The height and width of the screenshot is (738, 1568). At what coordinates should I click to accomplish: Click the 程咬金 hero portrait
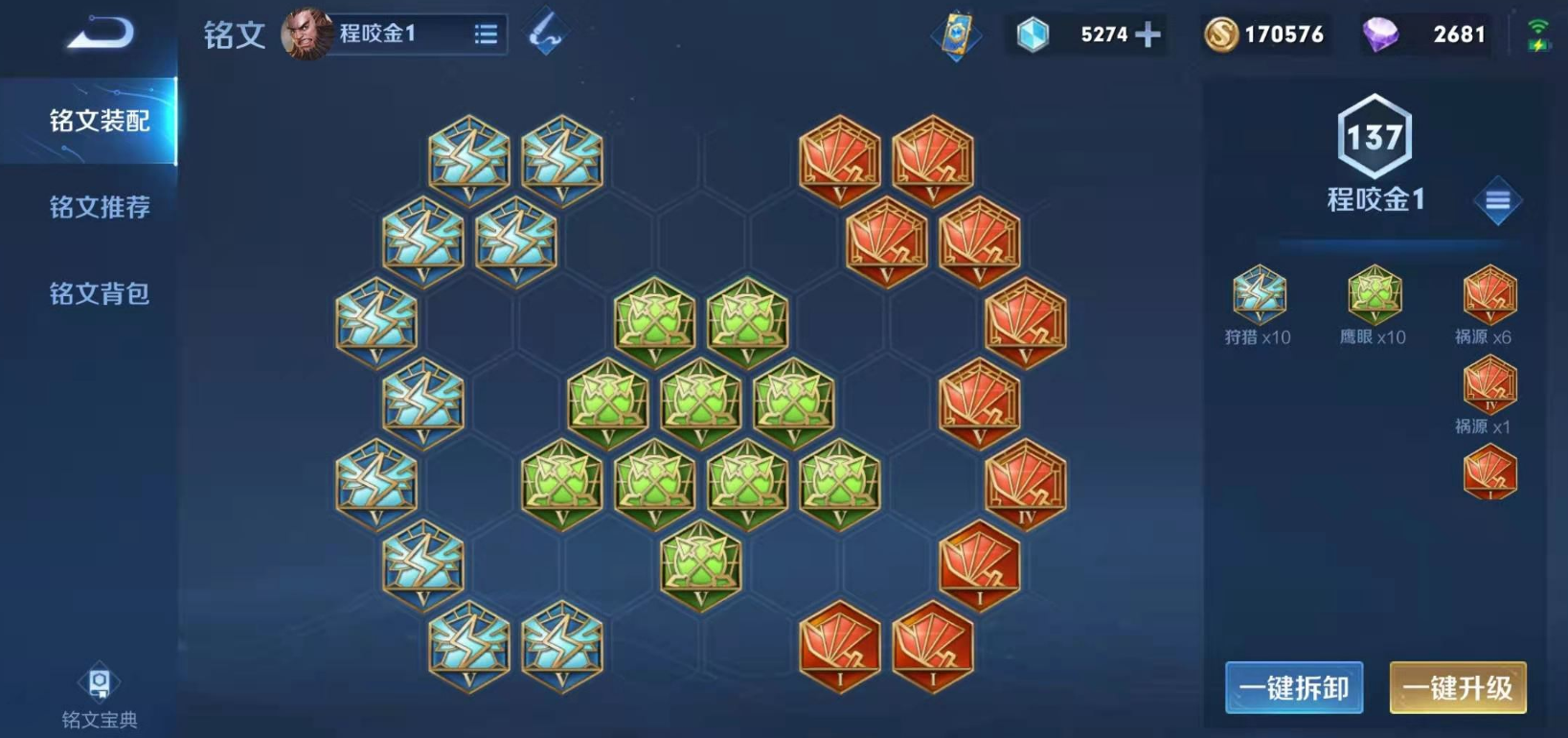pyautogui.click(x=307, y=34)
